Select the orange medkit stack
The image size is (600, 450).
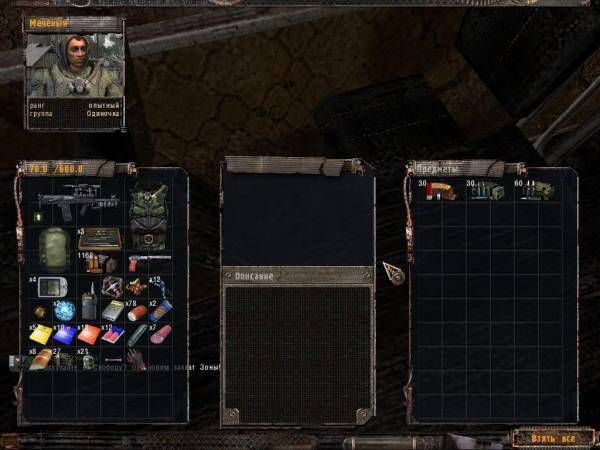pos(89,334)
